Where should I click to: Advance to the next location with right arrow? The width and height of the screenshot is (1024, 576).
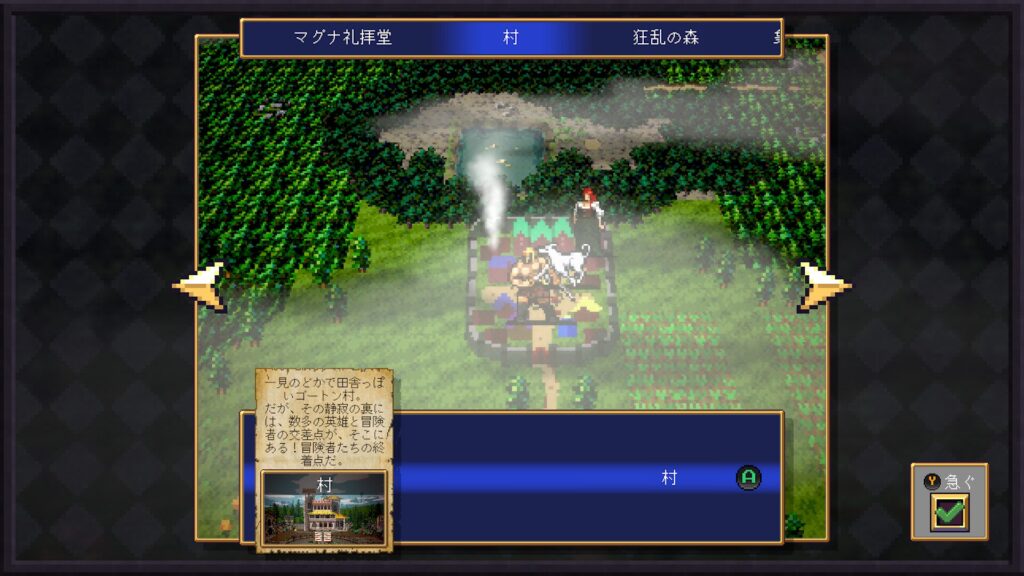pos(824,286)
